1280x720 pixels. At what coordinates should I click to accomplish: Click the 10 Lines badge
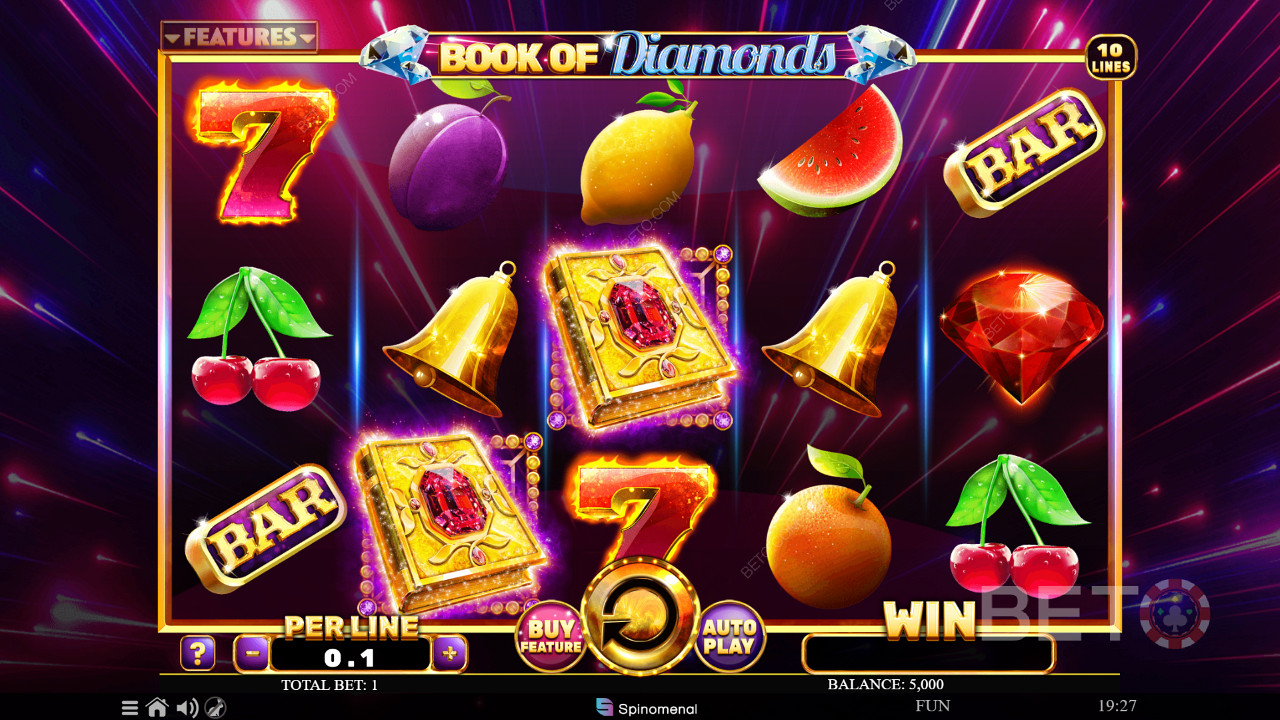[x=1111, y=57]
